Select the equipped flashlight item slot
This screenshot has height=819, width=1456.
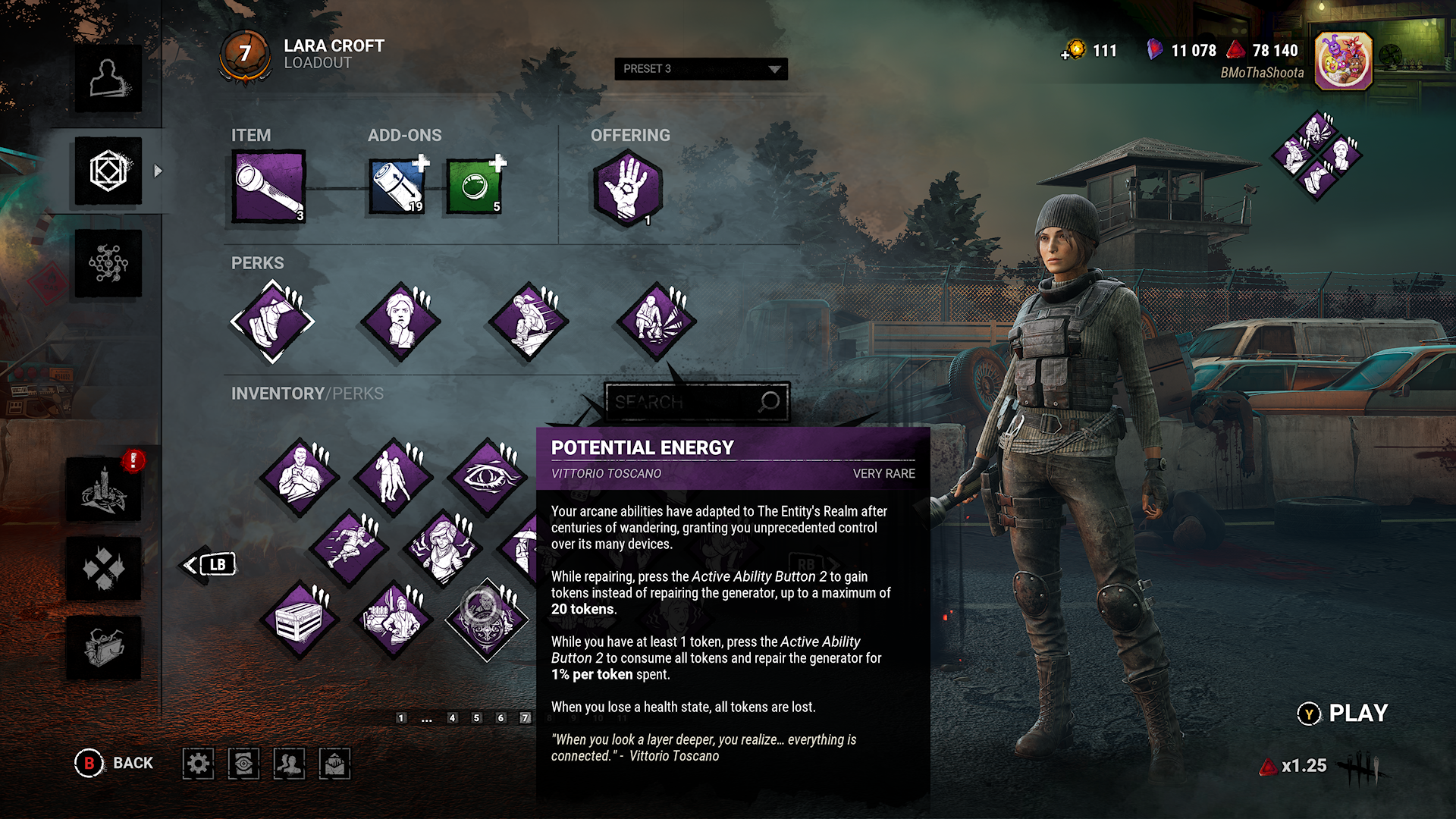(268, 187)
